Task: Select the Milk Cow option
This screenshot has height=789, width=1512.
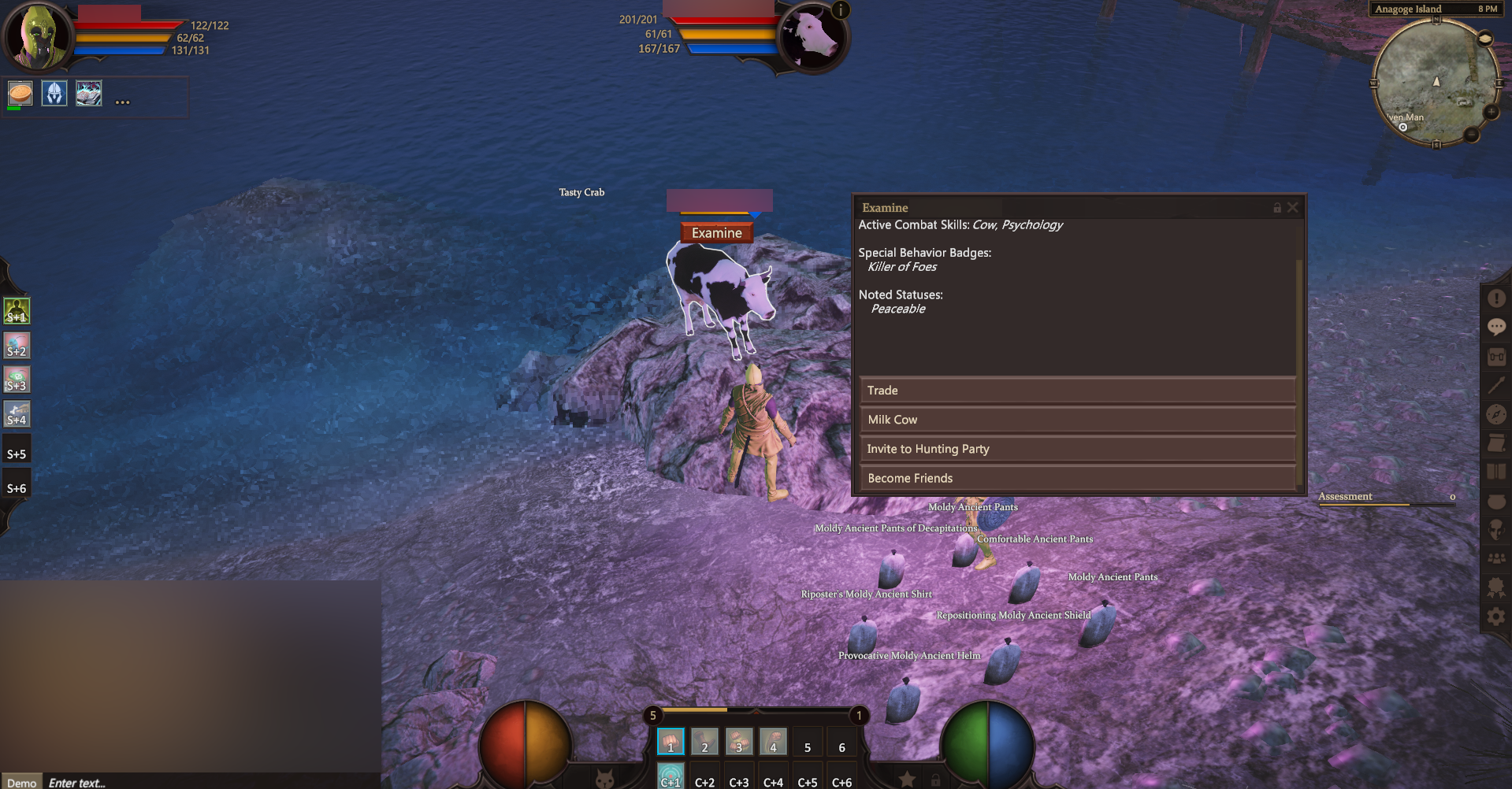Action: (1076, 420)
